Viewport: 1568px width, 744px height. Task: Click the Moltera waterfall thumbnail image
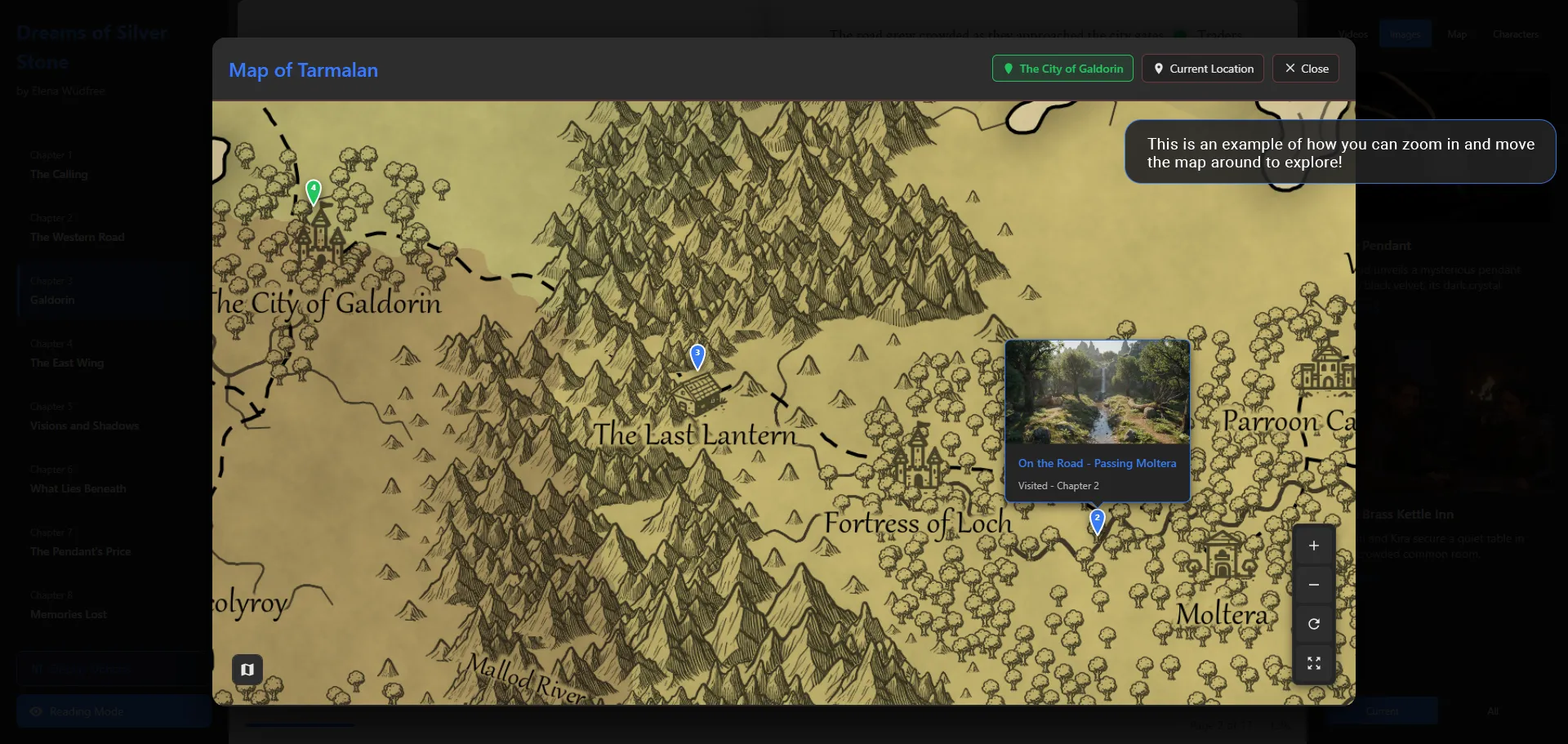[x=1096, y=393]
